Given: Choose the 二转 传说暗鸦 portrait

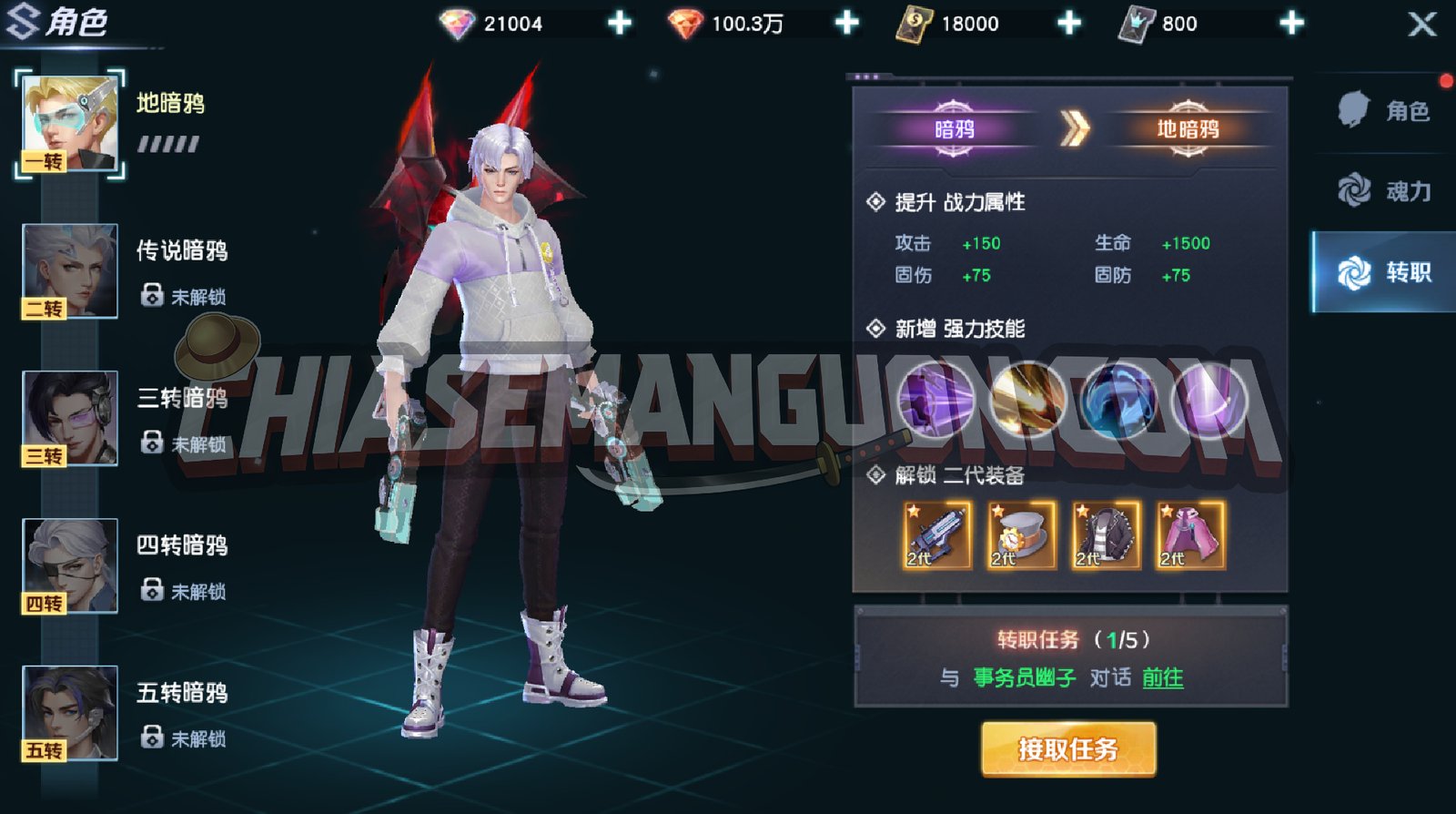Looking at the screenshot, I should click(70, 271).
